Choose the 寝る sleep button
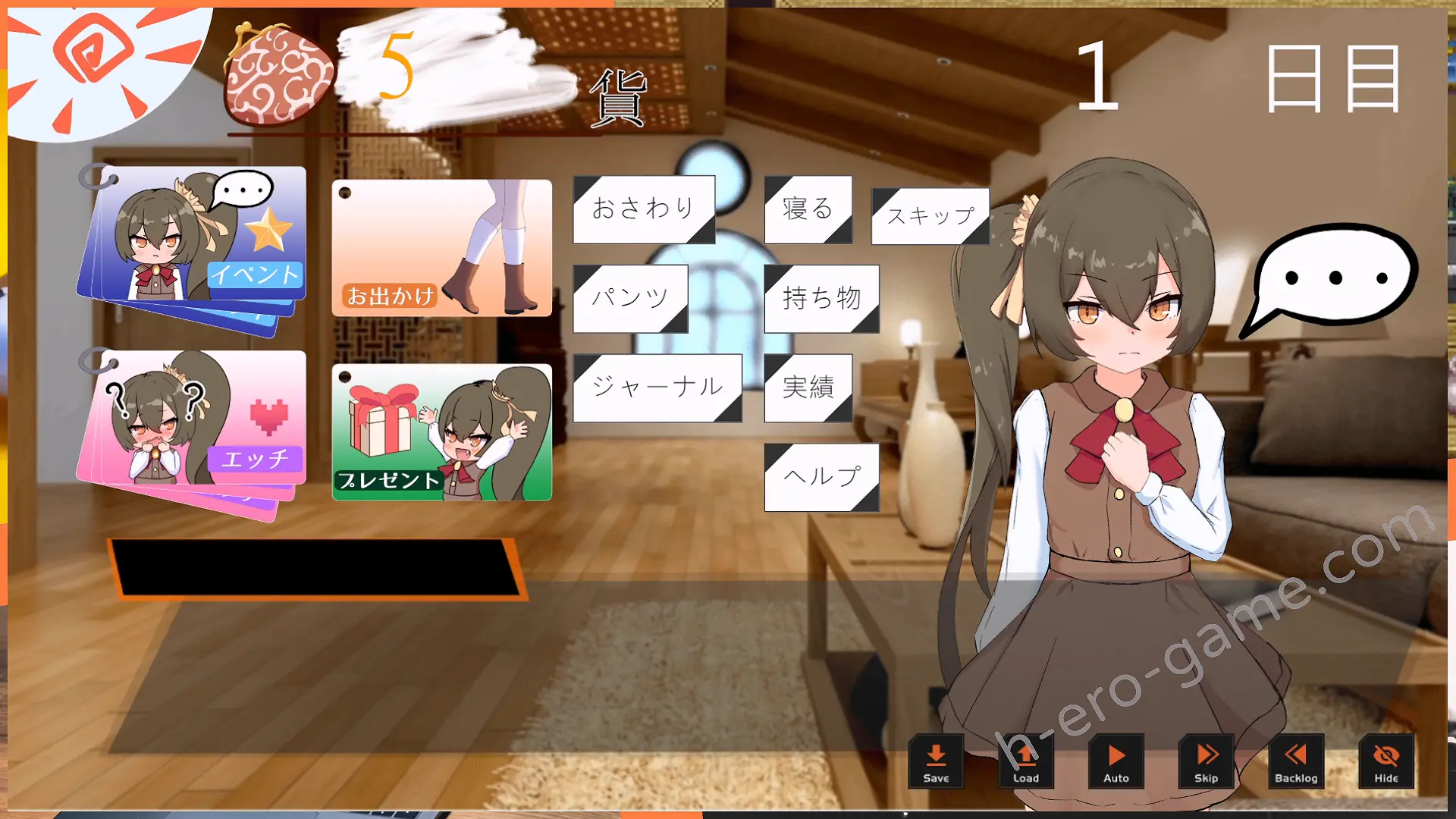Image resolution: width=1456 pixels, height=819 pixels. tap(808, 209)
